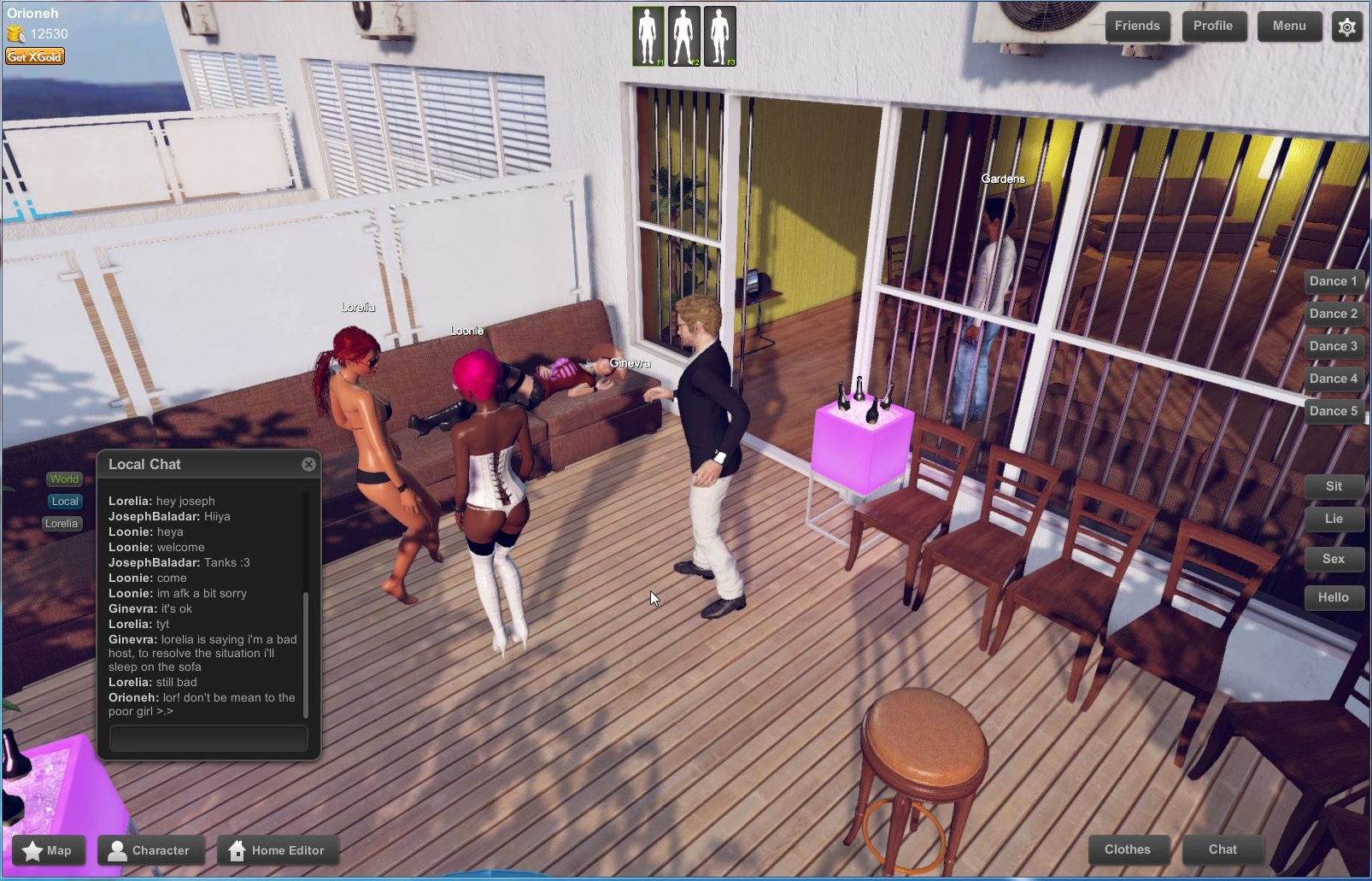The width and height of the screenshot is (1372, 881).
Task: Open your Profile
Action: pyautogui.click(x=1214, y=26)
